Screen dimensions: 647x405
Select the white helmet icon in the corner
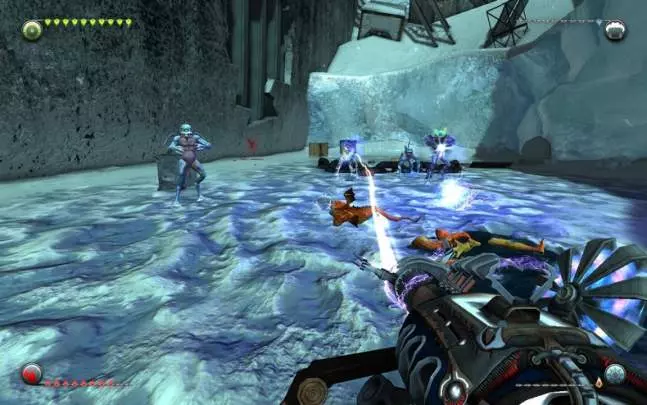click(614, 30)
